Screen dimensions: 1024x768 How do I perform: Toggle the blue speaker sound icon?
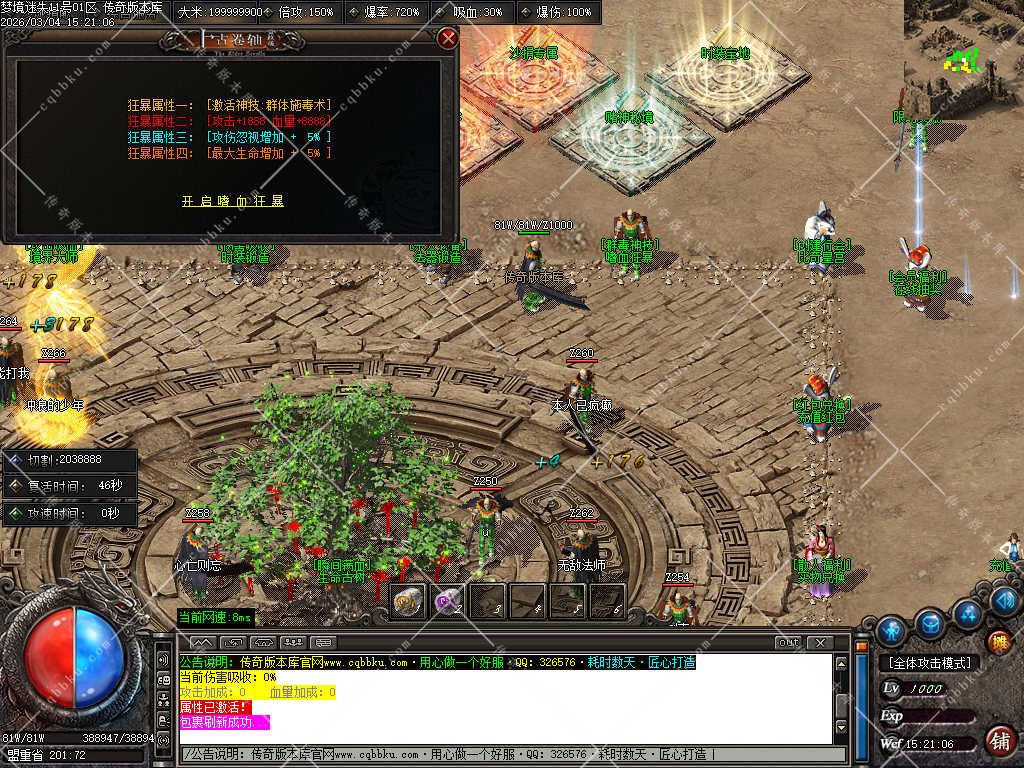point(1005,599)
